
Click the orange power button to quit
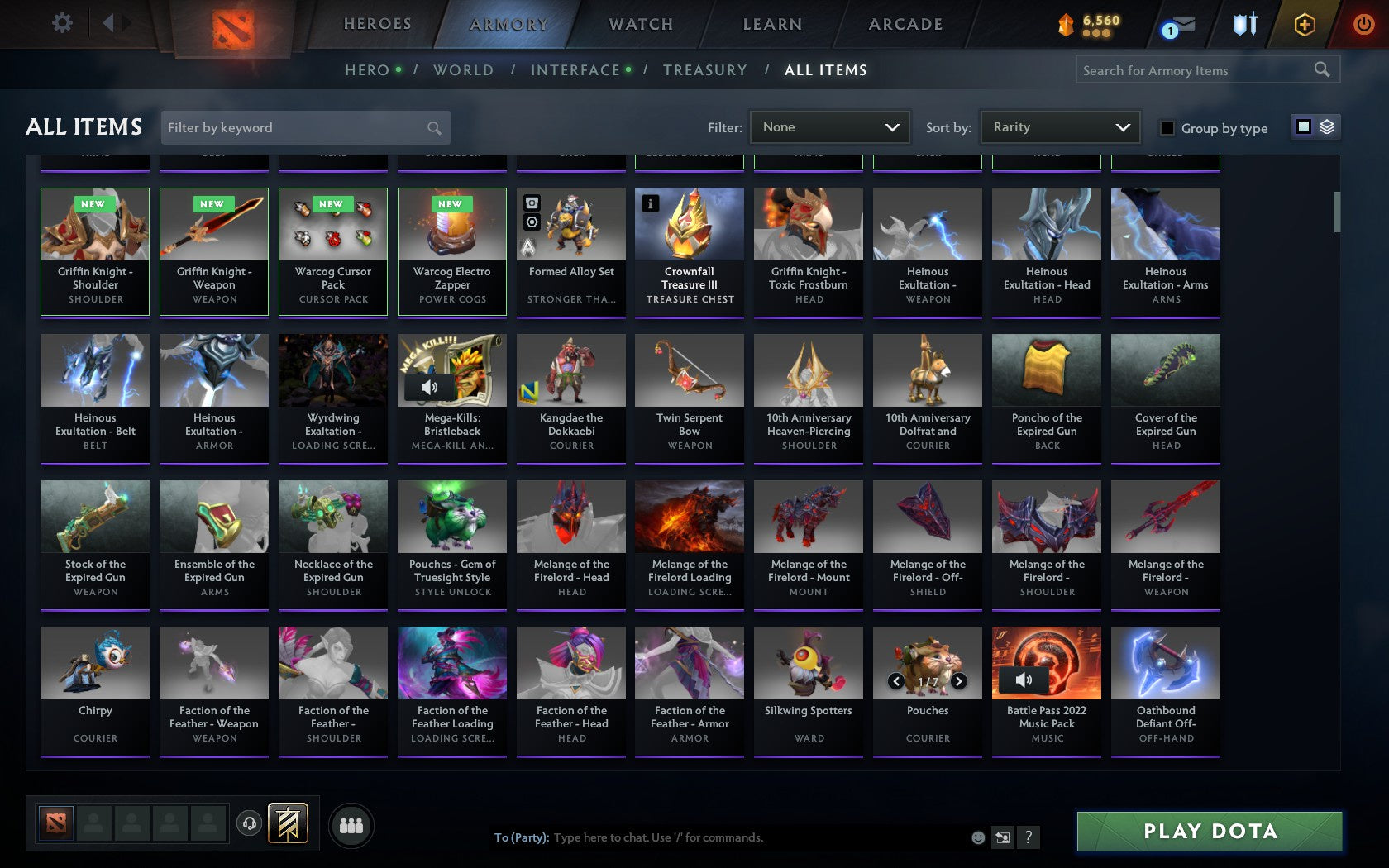1363,25
